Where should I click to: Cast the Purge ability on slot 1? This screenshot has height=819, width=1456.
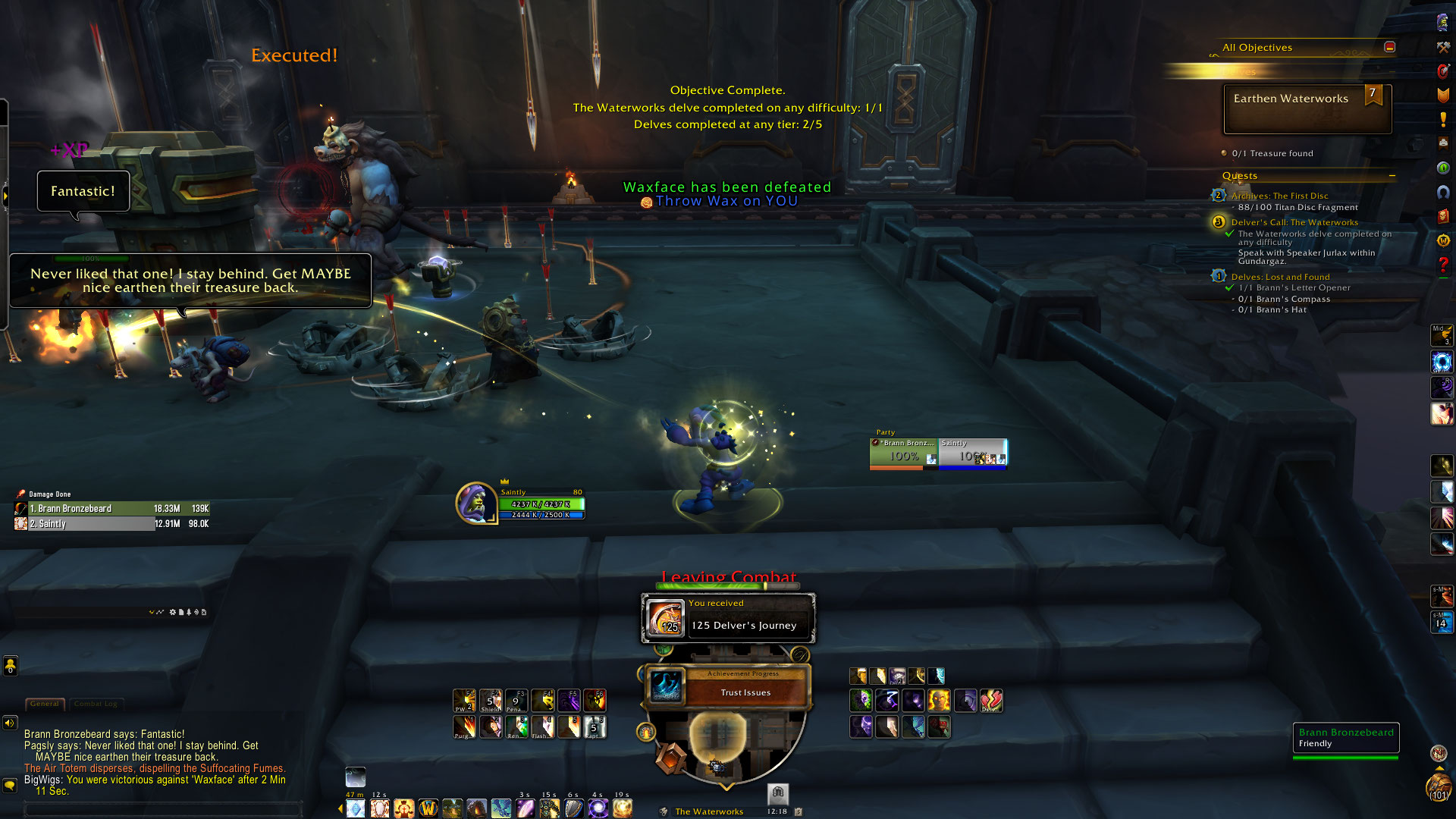click(464, 726)
